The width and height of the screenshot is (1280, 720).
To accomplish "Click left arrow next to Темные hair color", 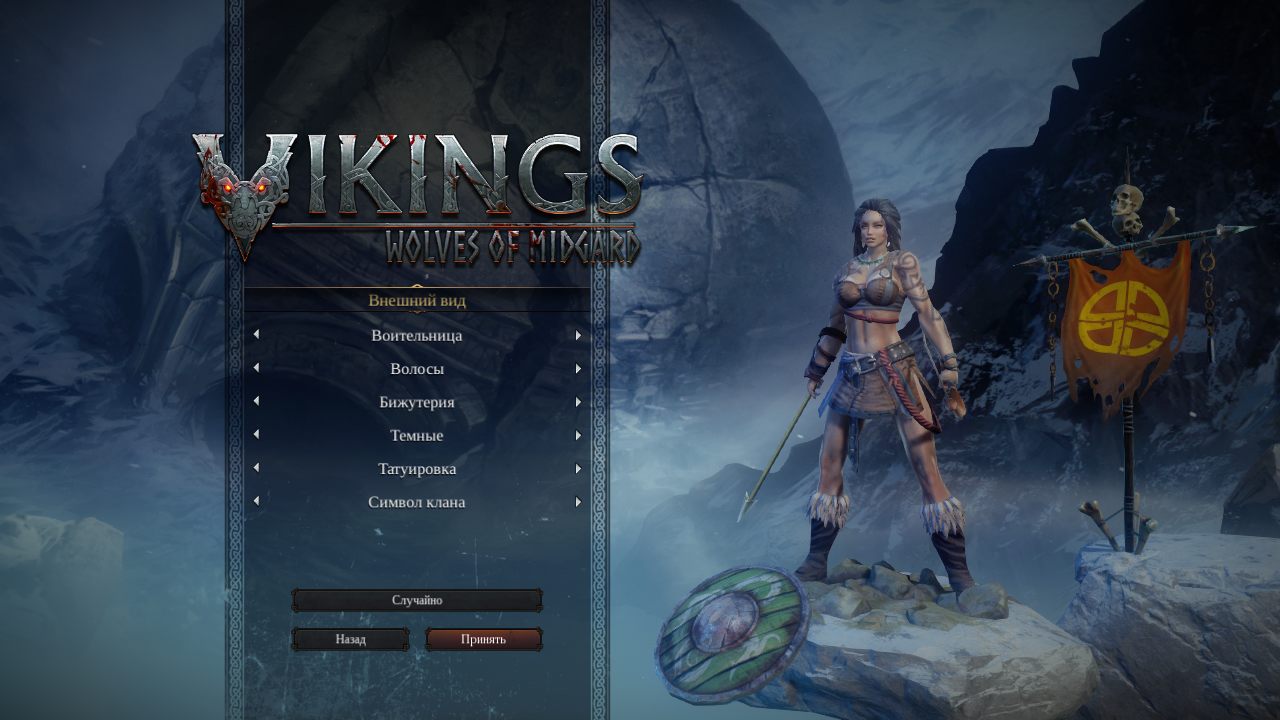I will [258, 435].
